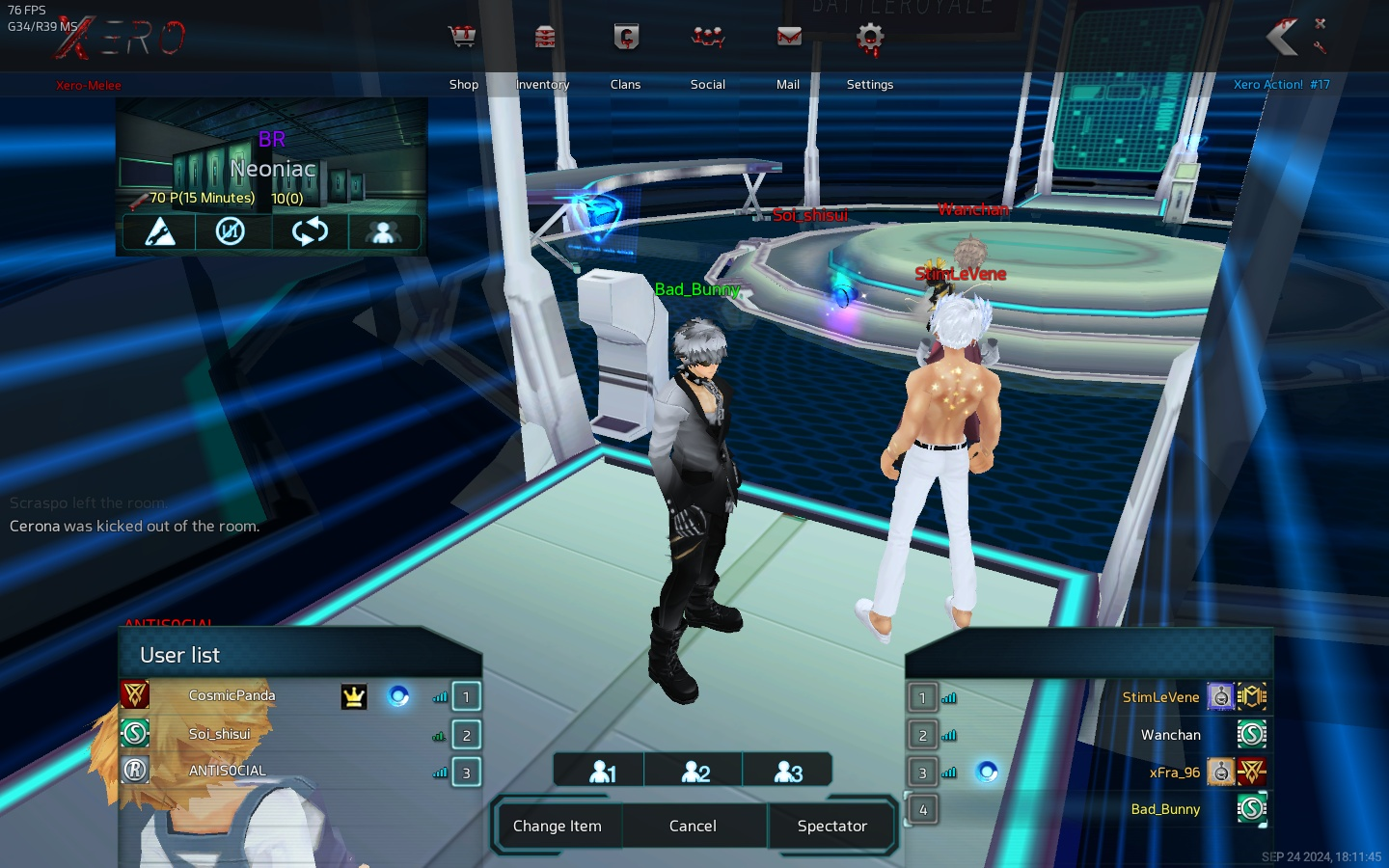Screen dimensions: 1389x868
Task: Click the circular arrows swap icon
Action: click(309, 232)
